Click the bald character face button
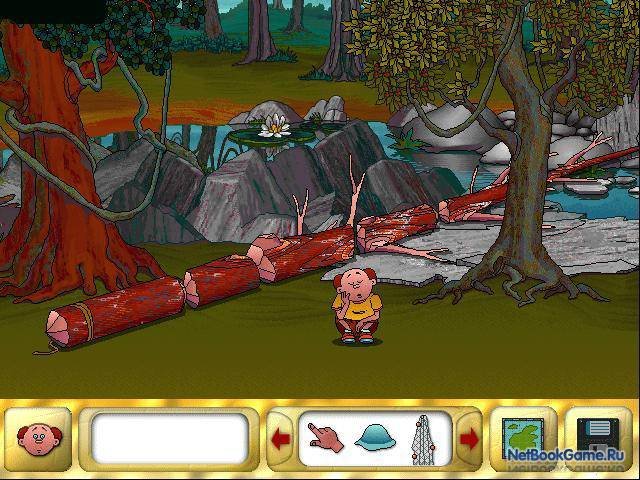 pos(38,439)
